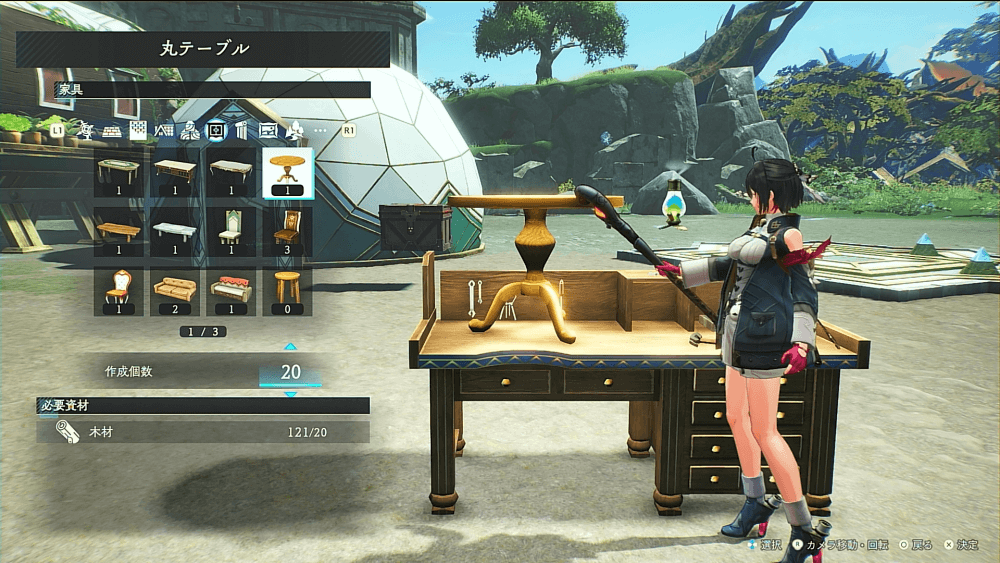
Task: Select the plain wooden bench slot
Action: pos(119,232)
